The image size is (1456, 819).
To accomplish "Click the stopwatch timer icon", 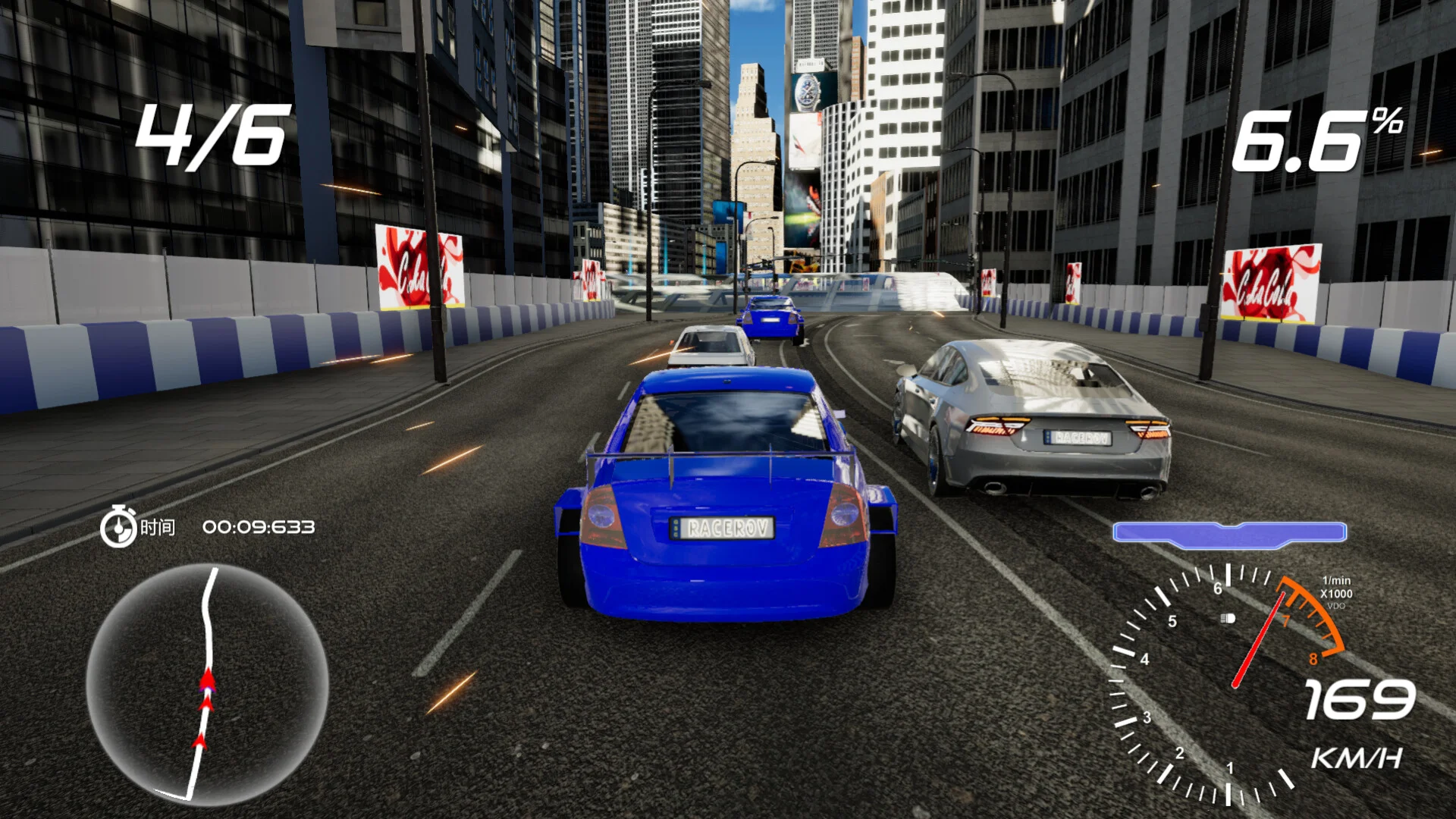I will tap(118, 526).
